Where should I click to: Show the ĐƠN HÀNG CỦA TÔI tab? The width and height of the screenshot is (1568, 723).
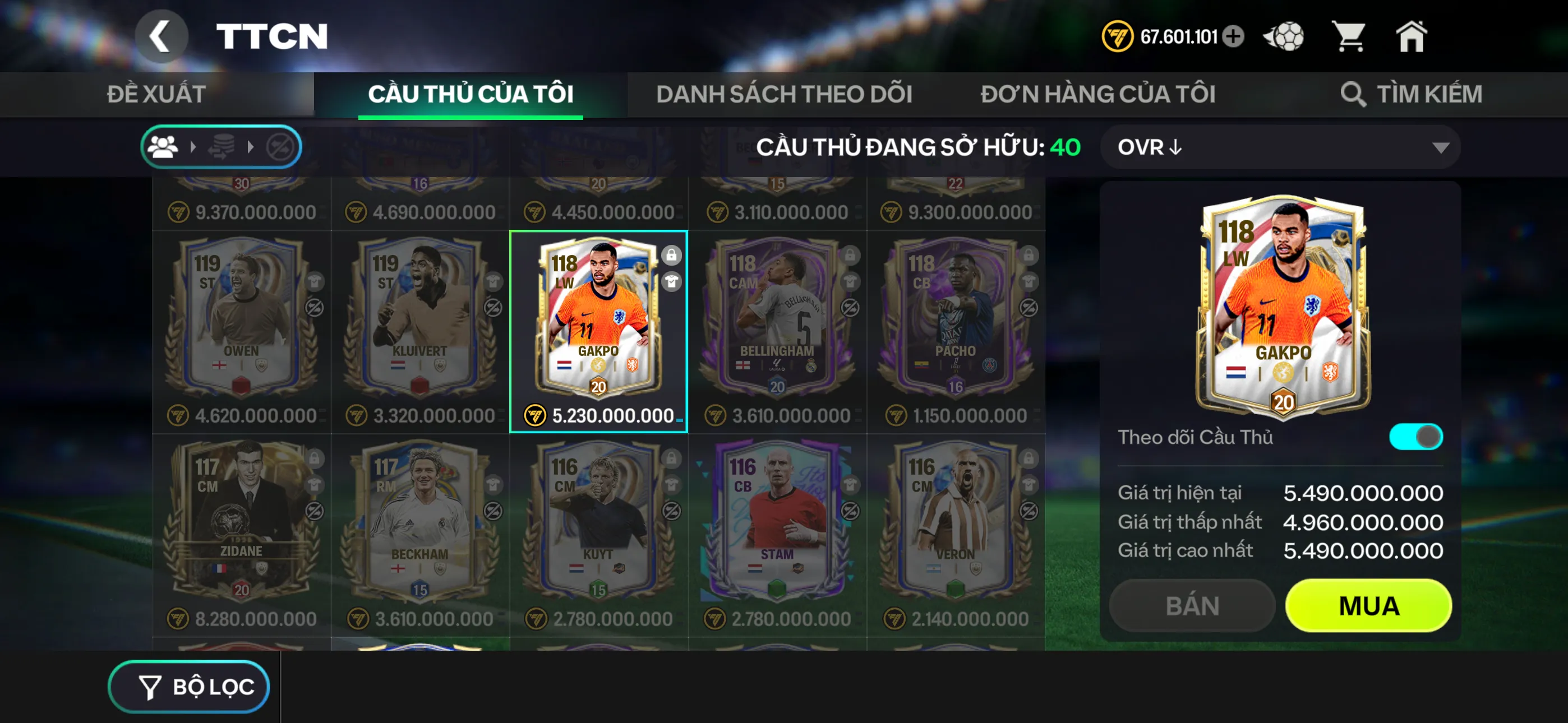(1097, 94)
